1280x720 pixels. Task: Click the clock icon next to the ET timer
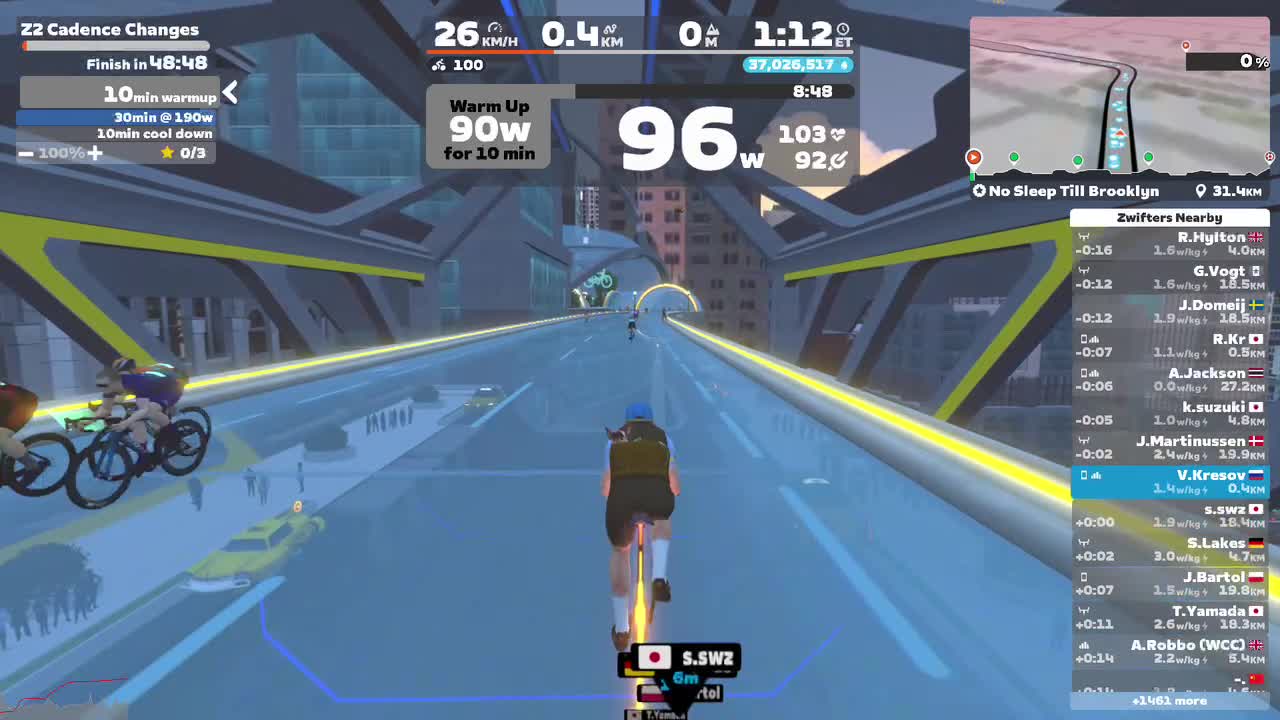click(x=844, y=29)
